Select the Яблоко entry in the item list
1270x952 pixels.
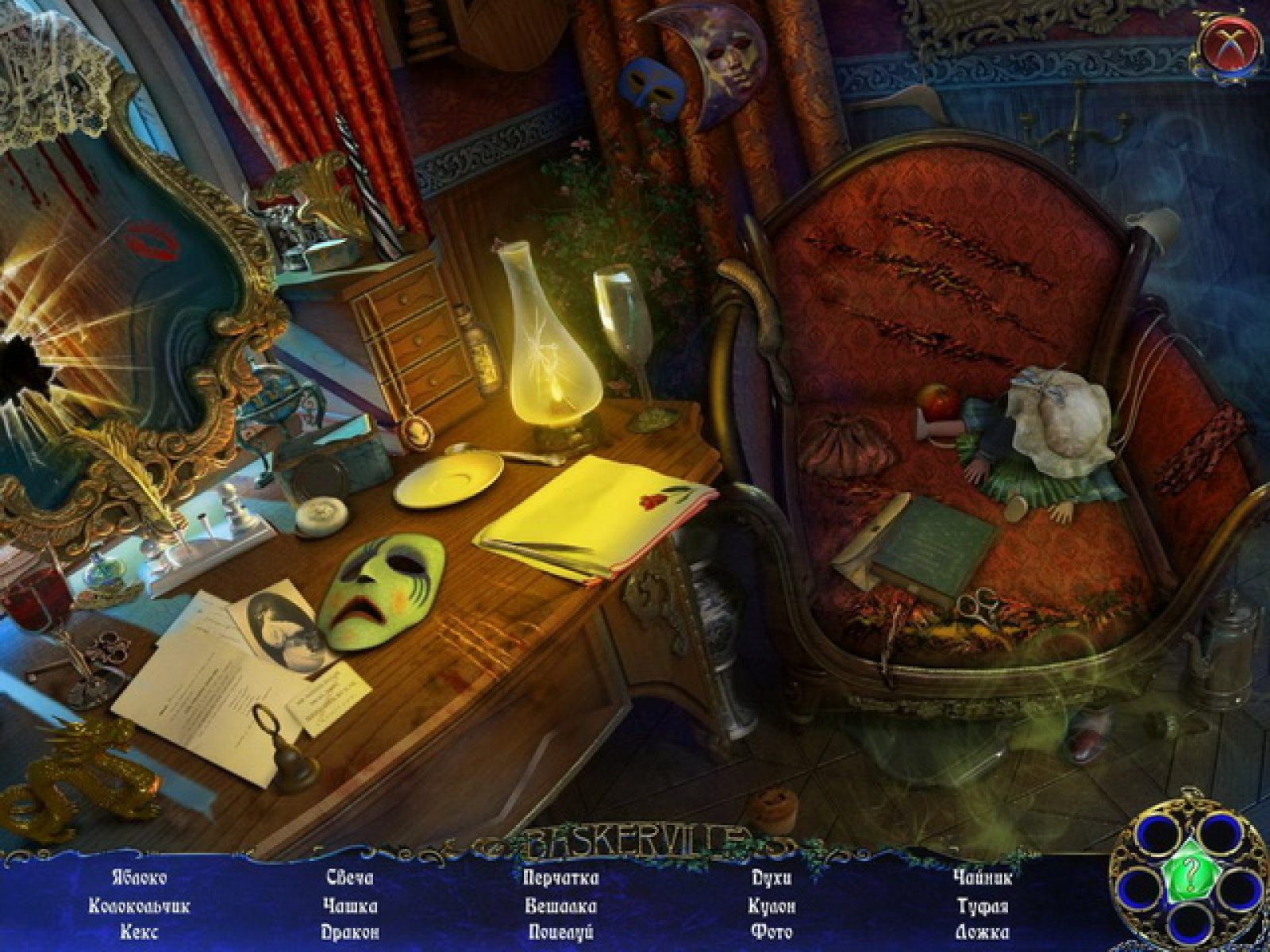click(139, 877)
